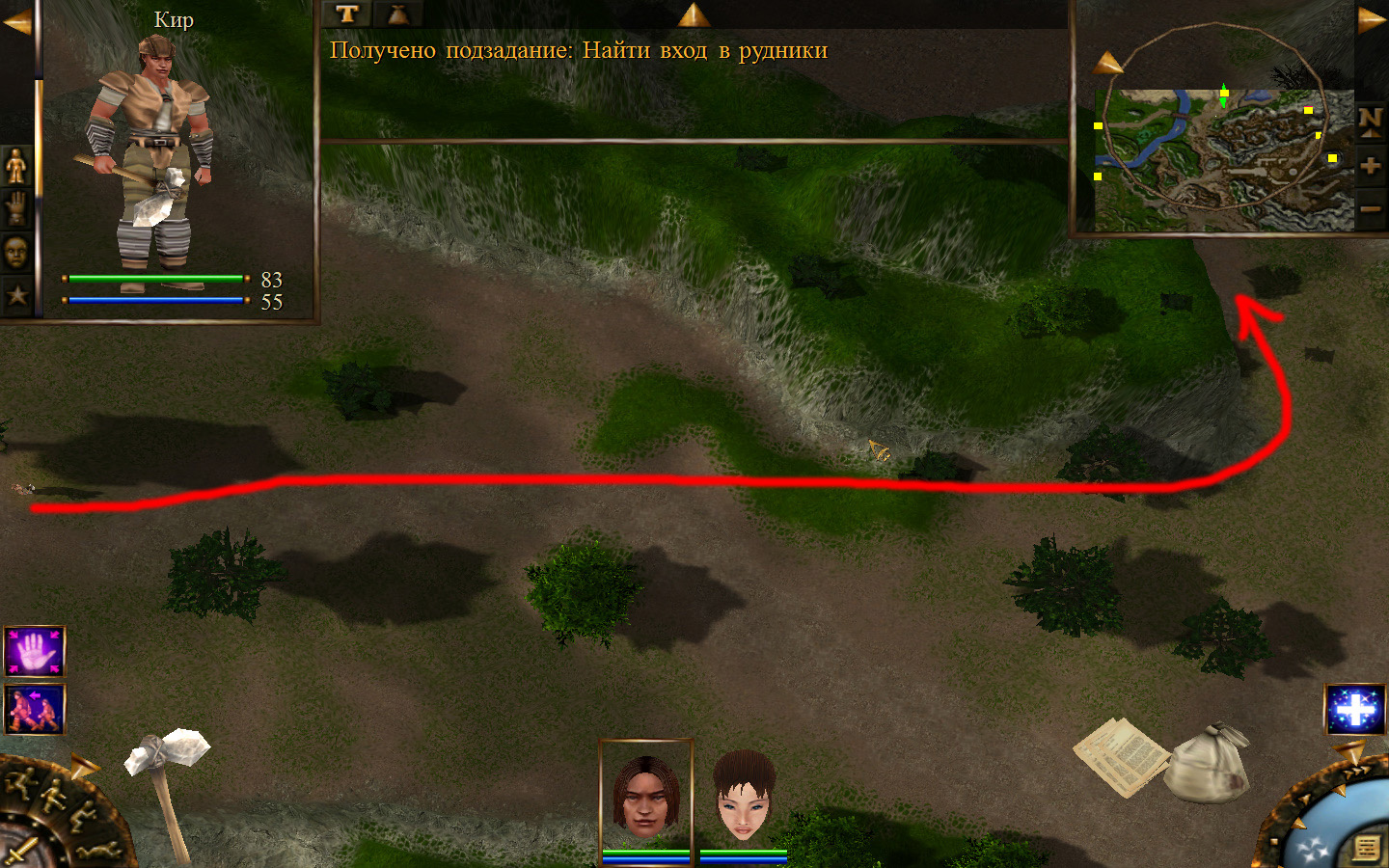Zoom out the minimap with the minus button

(1370, 207)
